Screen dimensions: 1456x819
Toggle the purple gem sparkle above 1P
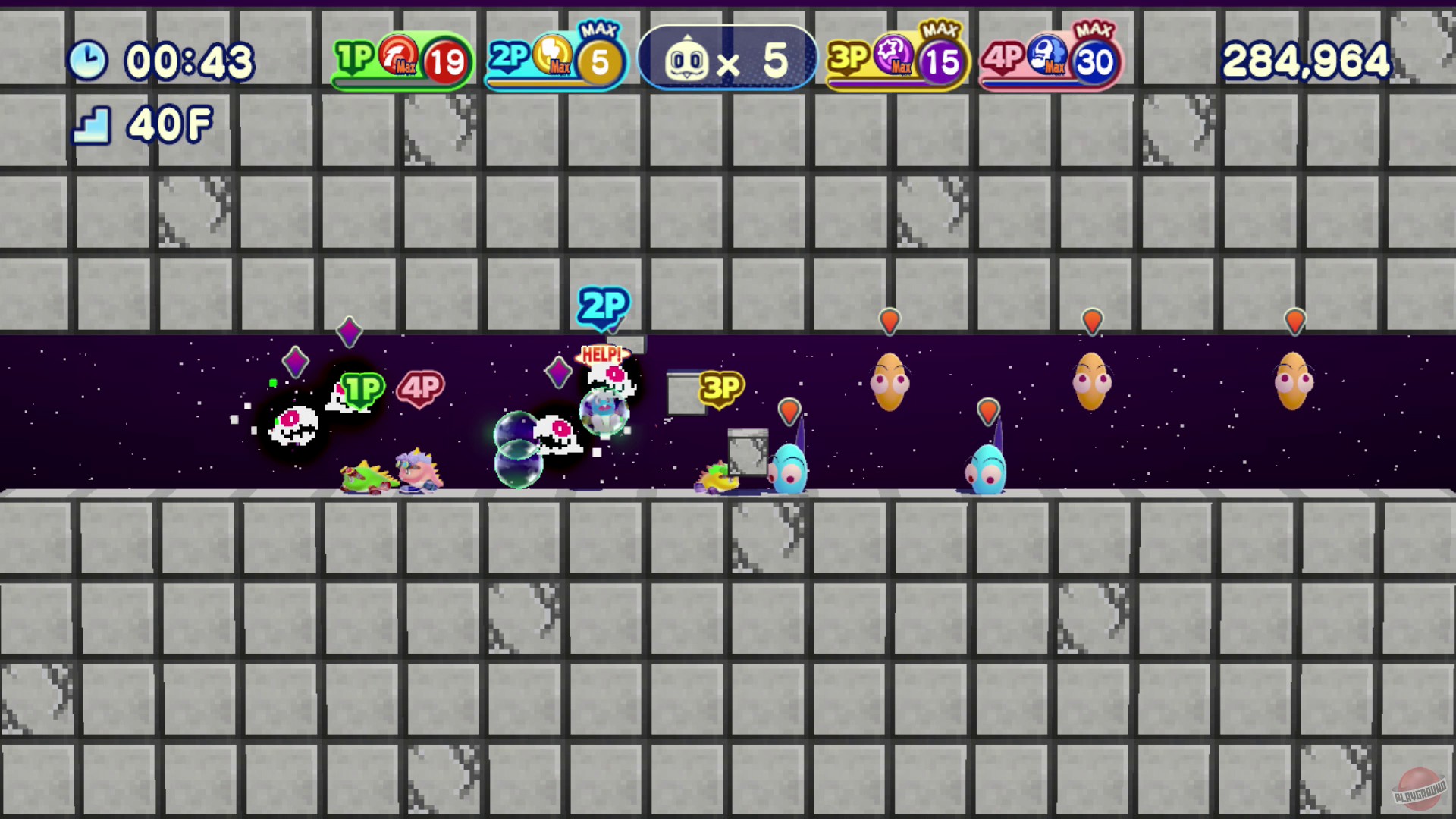[x=349, y=331]
